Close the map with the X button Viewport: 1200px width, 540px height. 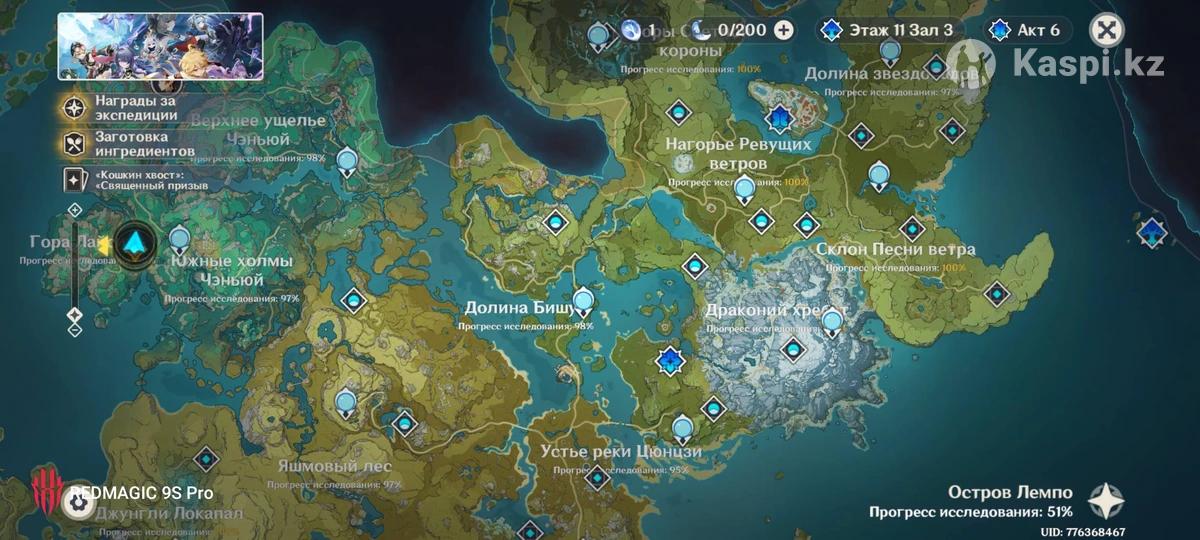tap(1105, 29)
